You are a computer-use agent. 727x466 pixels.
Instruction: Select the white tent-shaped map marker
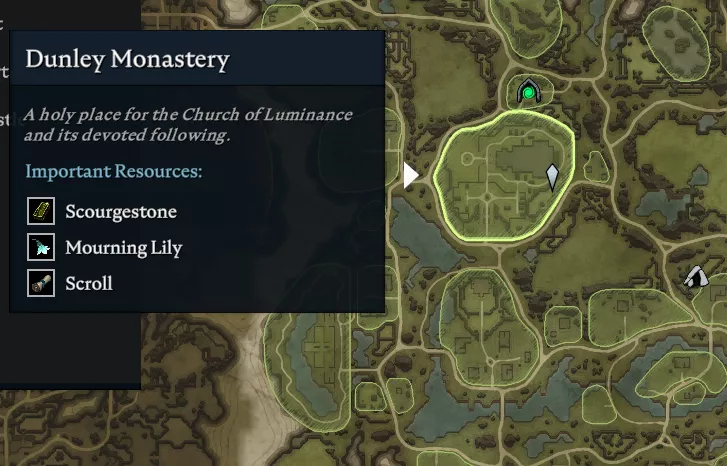pyautogui.click(x=696, y=277)
